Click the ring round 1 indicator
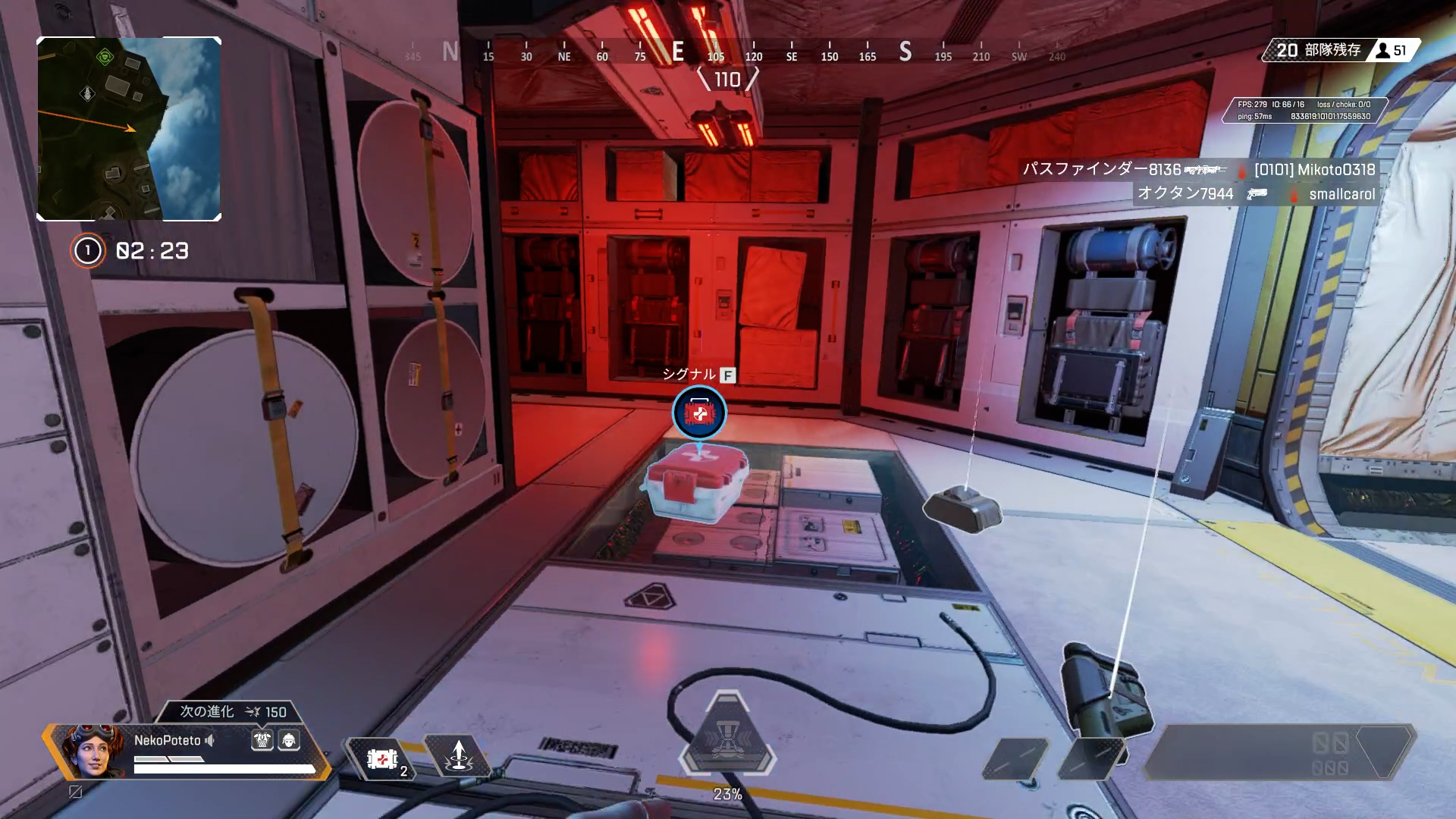 point(88,250)
